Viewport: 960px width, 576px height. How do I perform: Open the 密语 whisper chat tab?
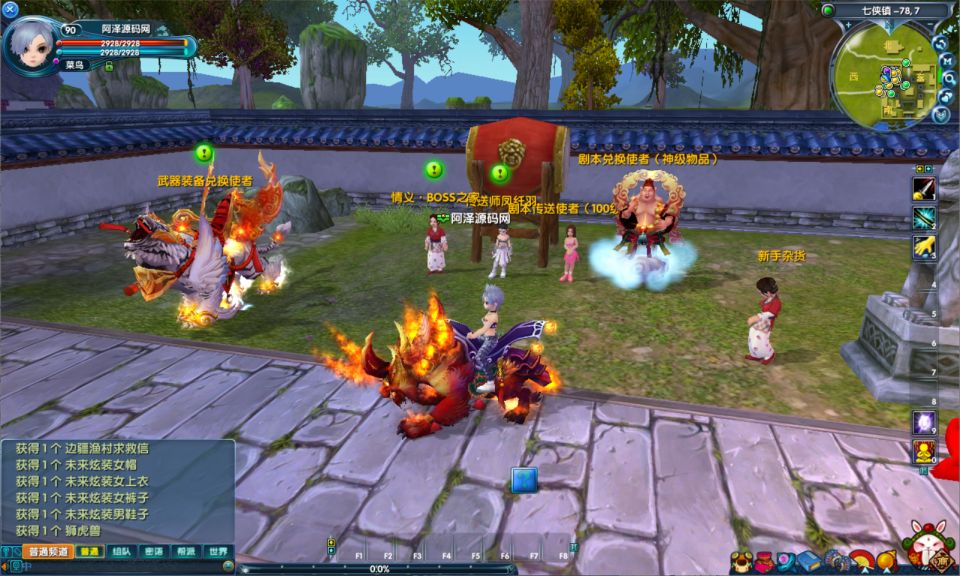click(x=153, y=551)
